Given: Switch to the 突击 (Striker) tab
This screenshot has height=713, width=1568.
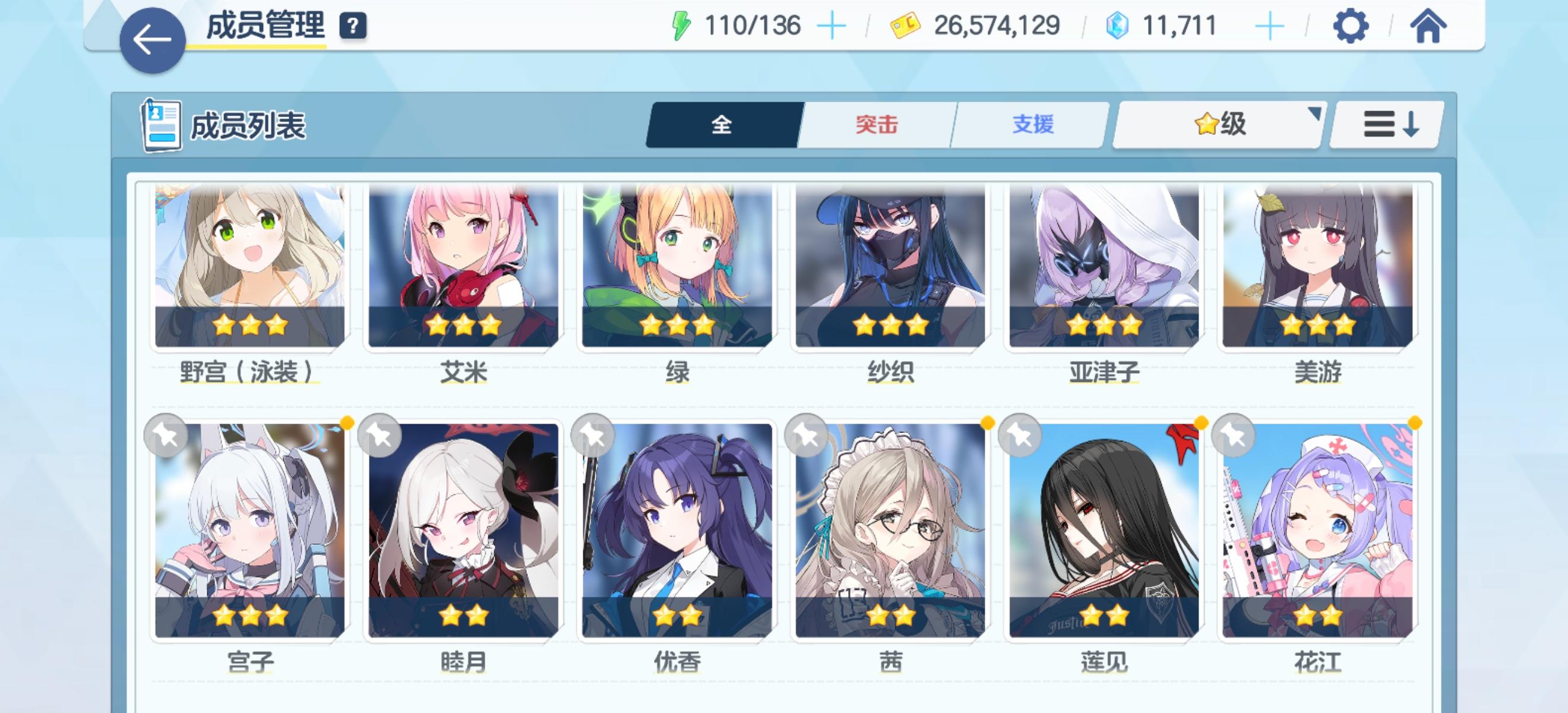Looking at the screenshot, I should click(875, 124).
